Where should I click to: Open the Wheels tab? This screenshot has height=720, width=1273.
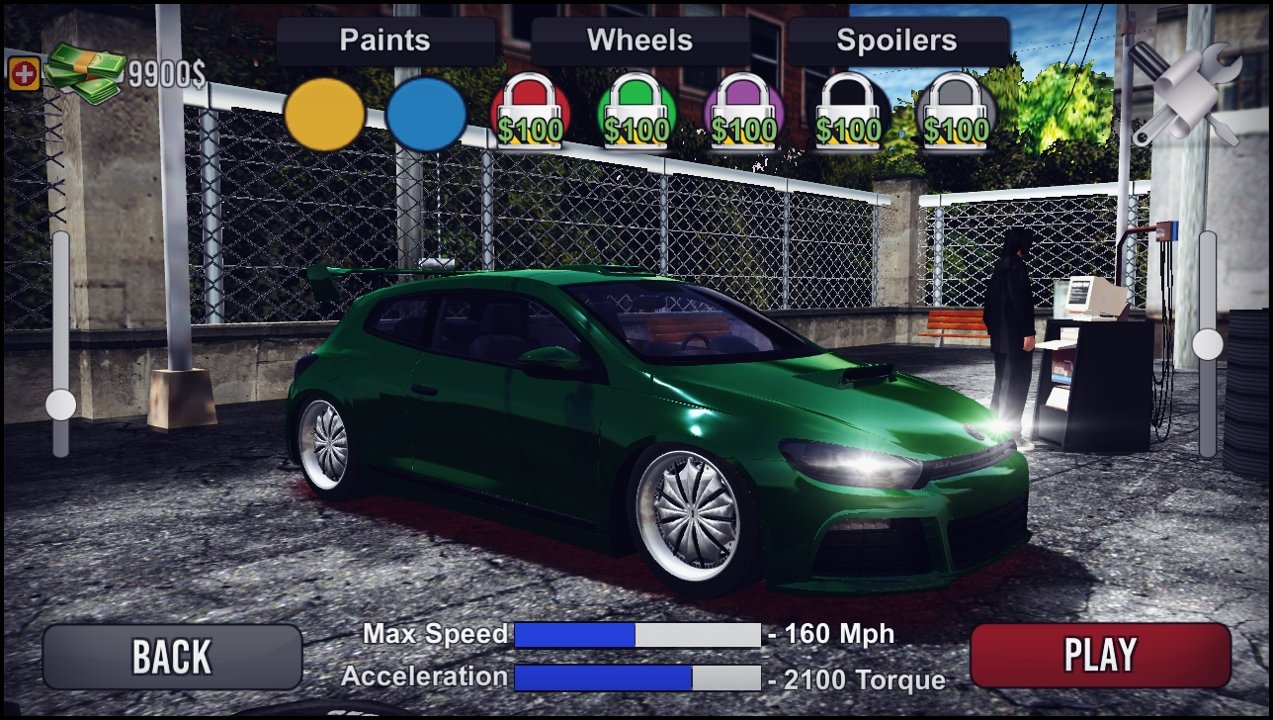(640, 41)
